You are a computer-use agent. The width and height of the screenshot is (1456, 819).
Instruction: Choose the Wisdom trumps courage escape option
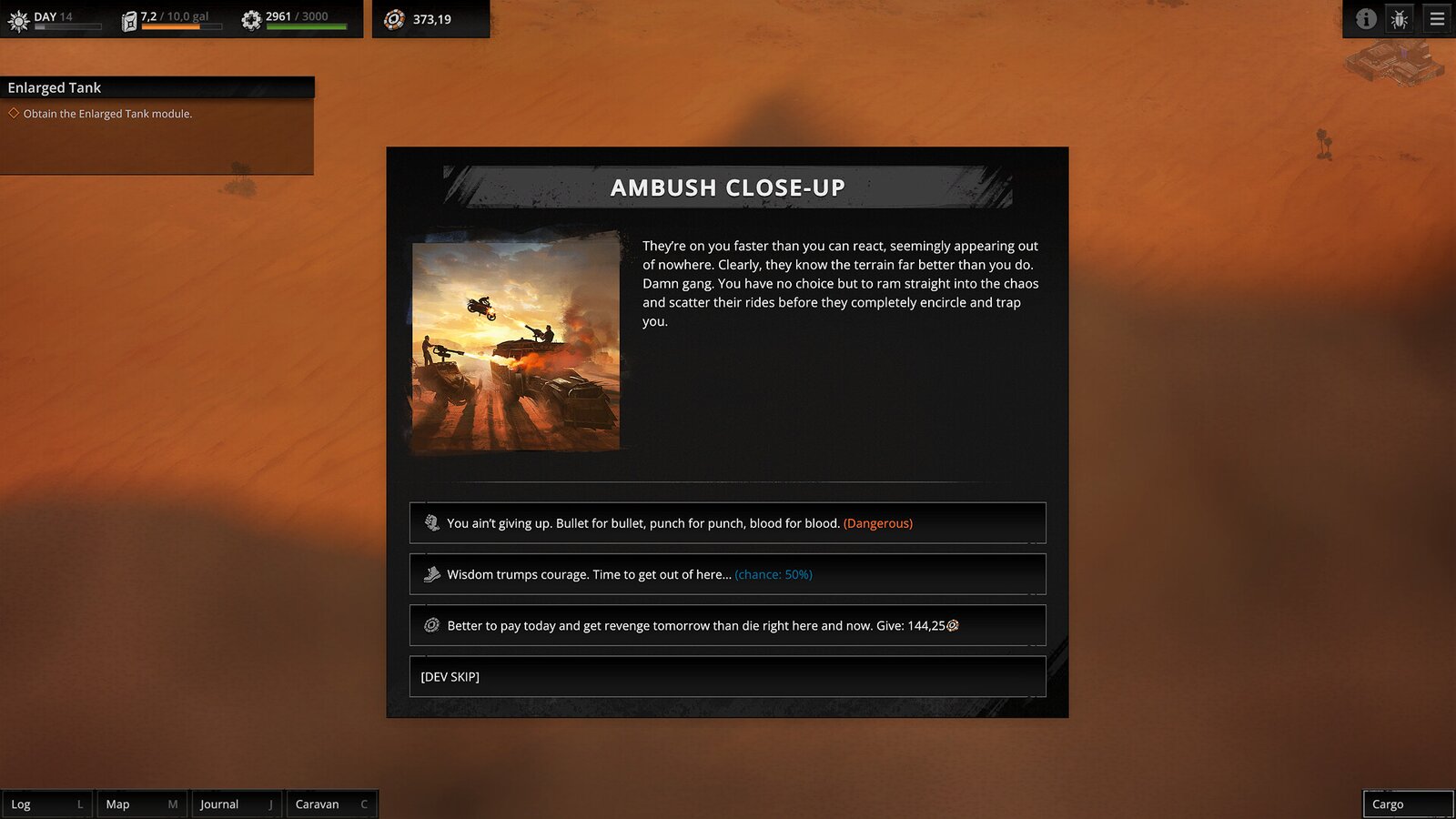point(728,574)
